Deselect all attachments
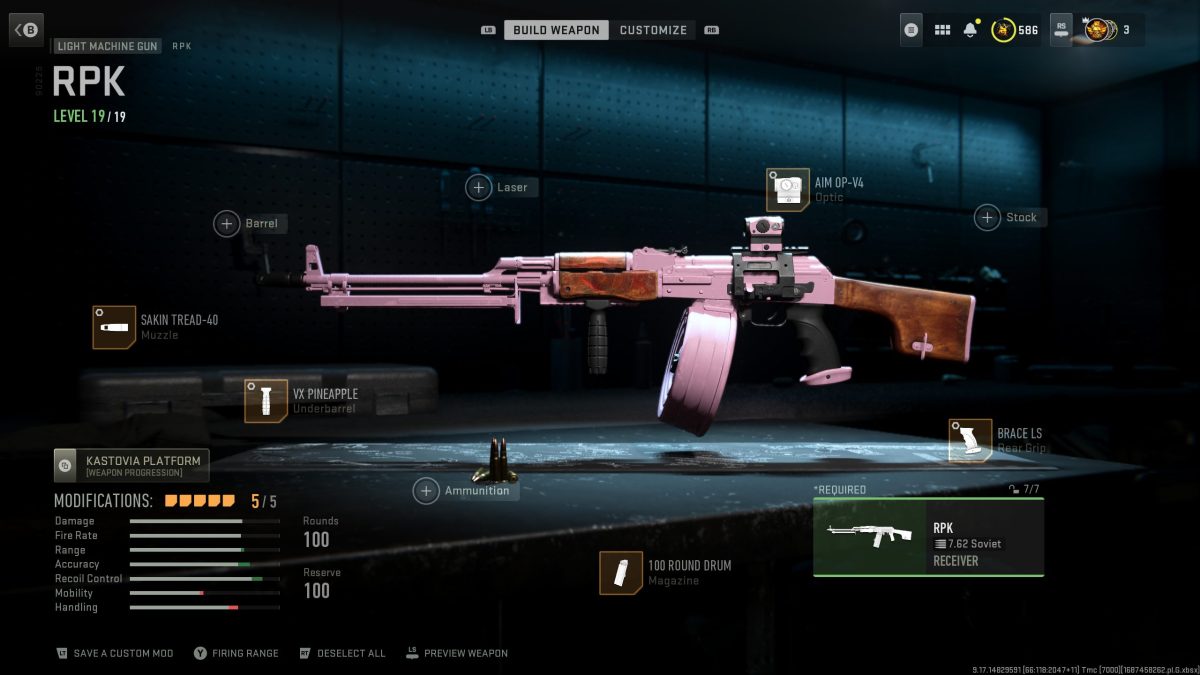 342,653
